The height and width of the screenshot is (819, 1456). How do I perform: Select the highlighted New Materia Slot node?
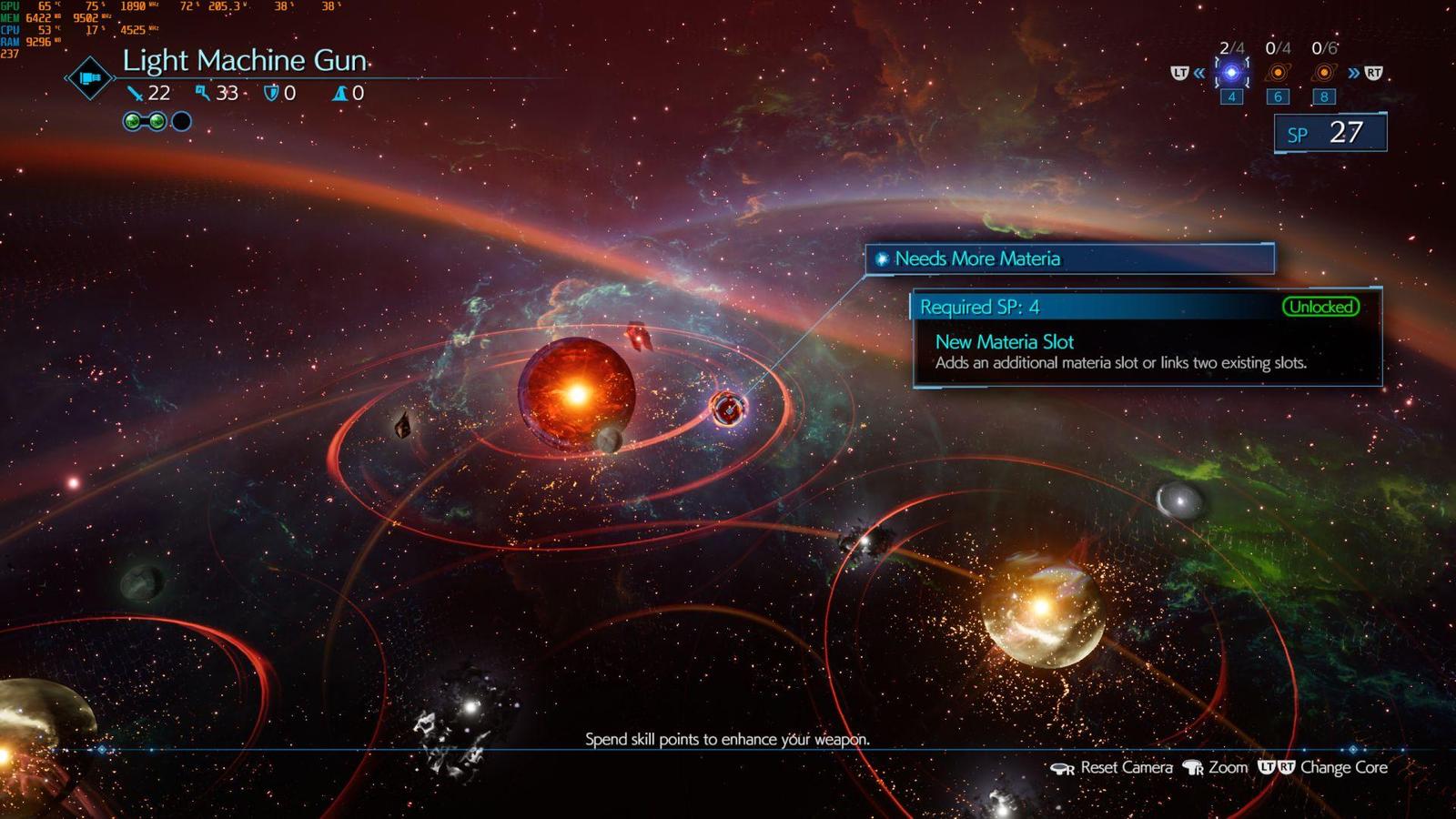728,409
